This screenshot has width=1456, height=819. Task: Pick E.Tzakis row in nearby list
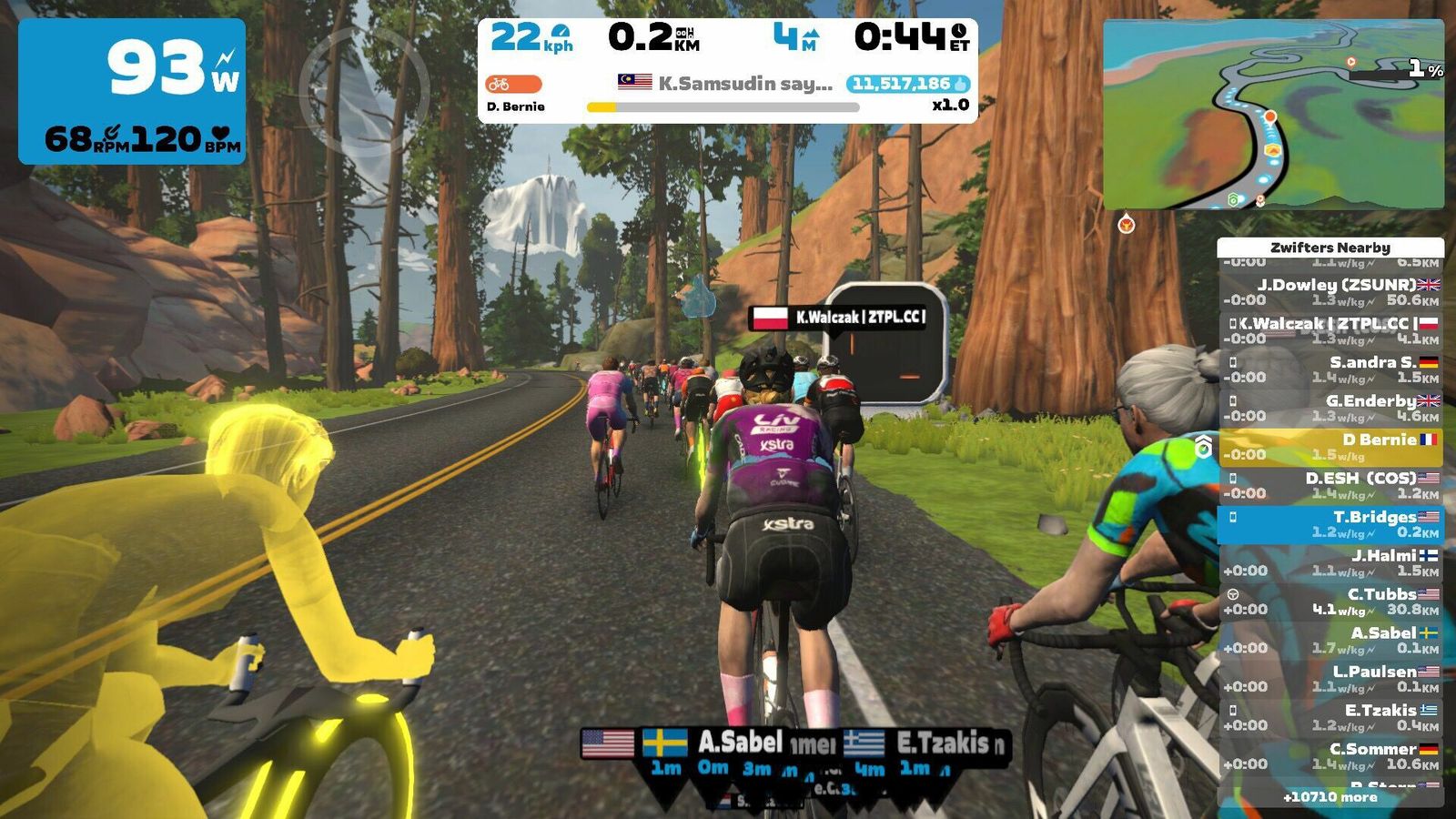[1330, 717]
